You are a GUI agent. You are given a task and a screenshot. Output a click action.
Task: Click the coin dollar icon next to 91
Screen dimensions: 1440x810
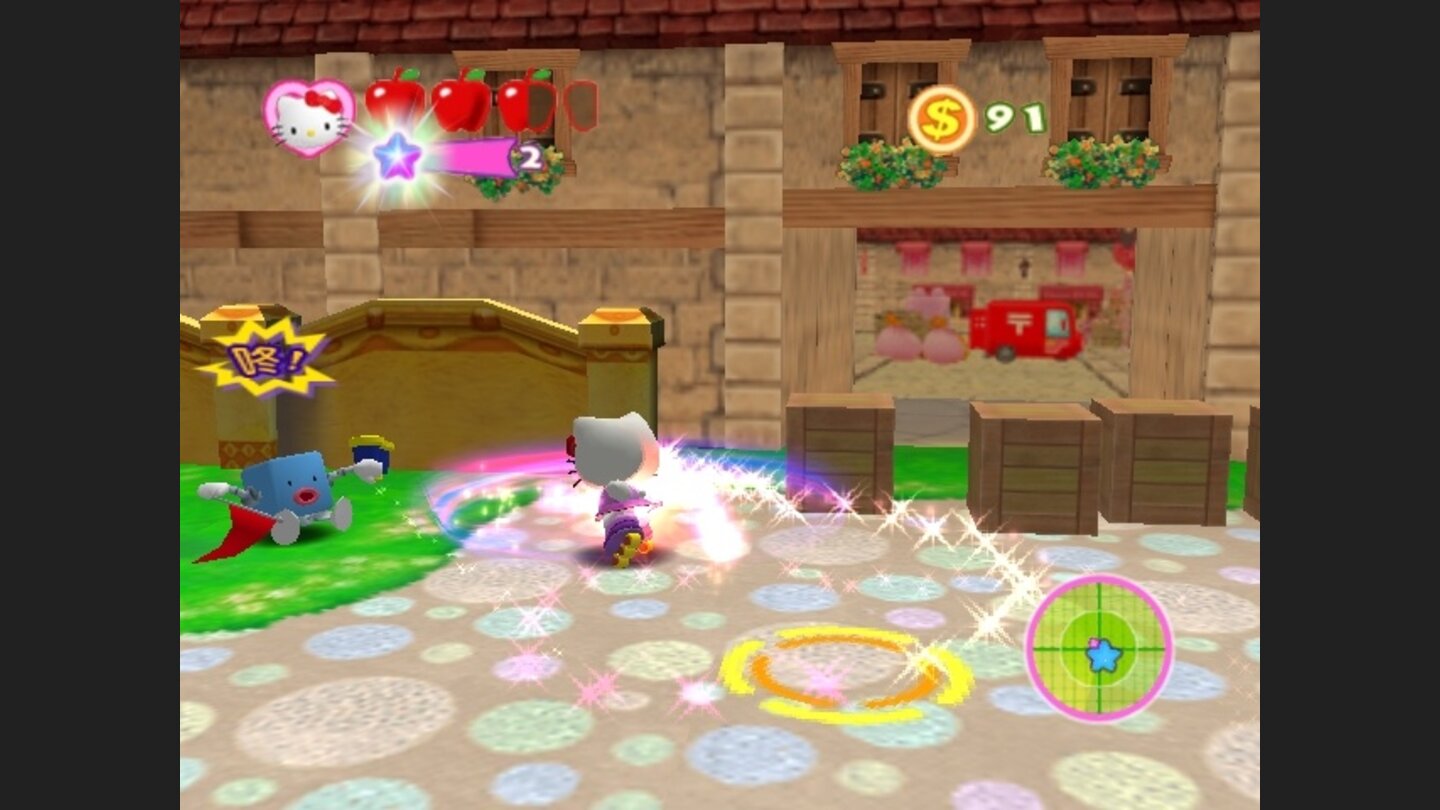click(x=941, y=114)
